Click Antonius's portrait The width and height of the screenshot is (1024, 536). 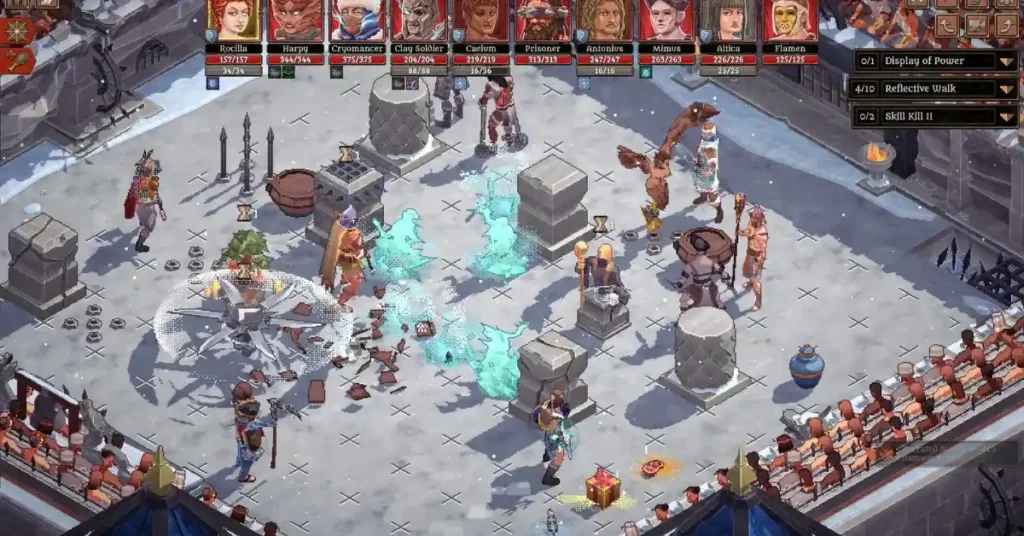[x=605, y=20]
